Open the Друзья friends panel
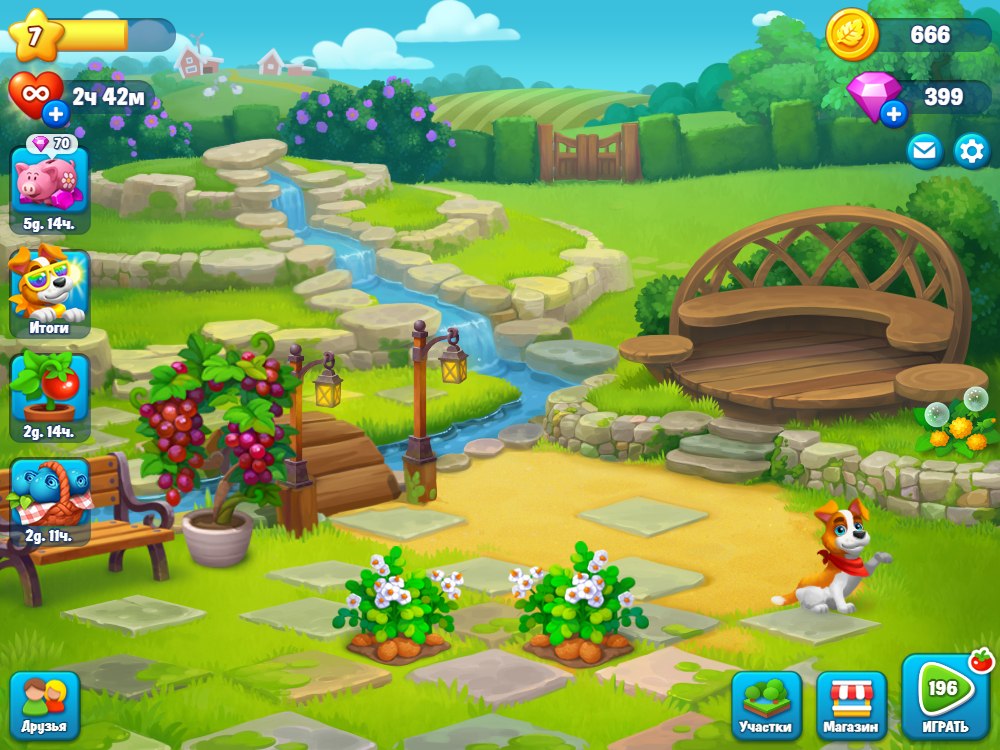Image resolution: width=1000 pixels, height=750 pixels. pyautogui.click(x=44, y=705)
